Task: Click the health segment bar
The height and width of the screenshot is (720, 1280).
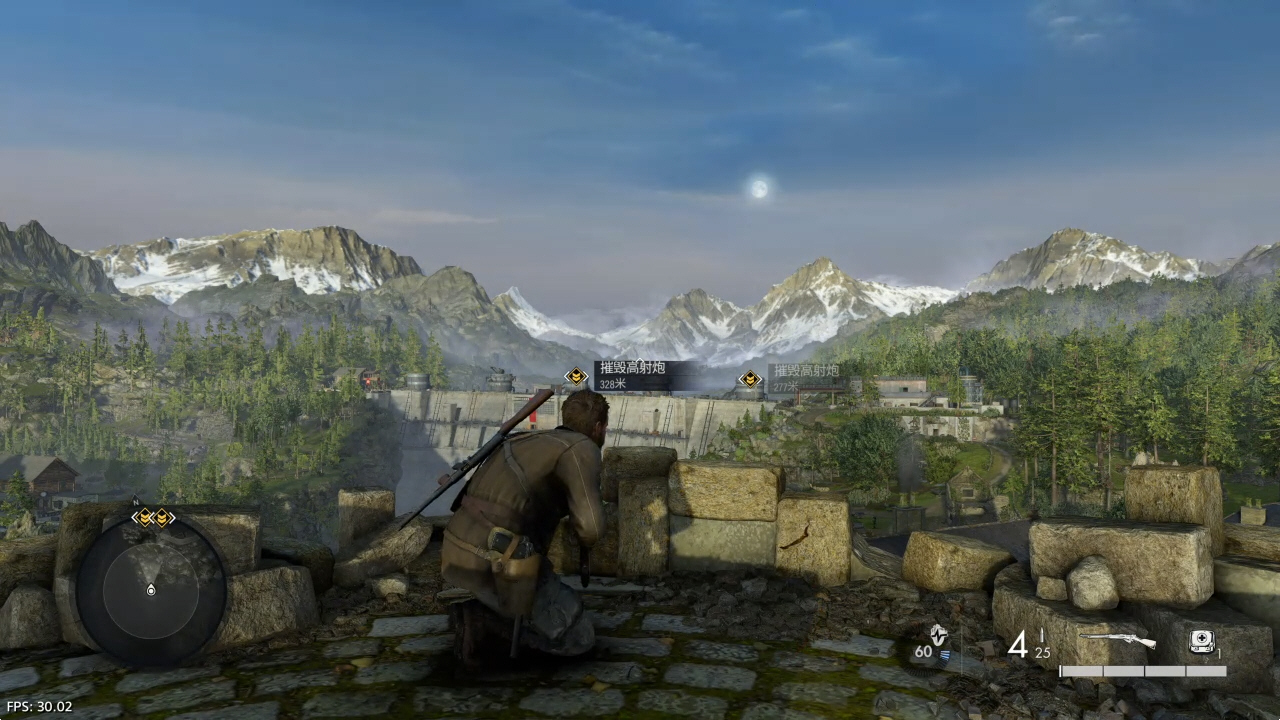Action: click(1144, 670)
